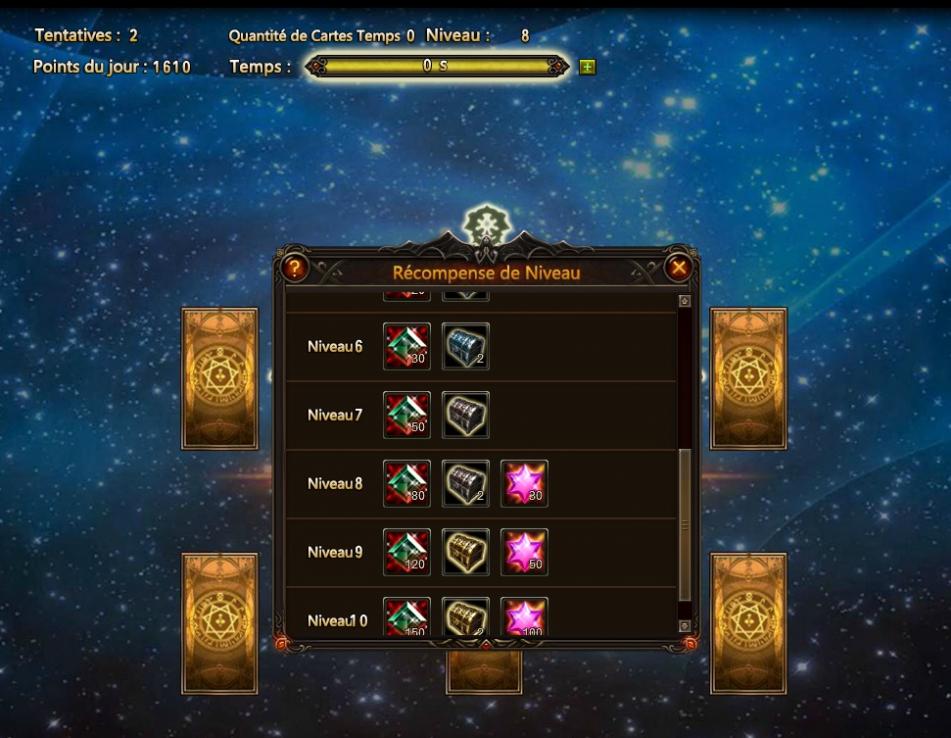Click the reward list scrollbar down arrow
Viewport: 951px width, 738px height.
coord(685,626)
